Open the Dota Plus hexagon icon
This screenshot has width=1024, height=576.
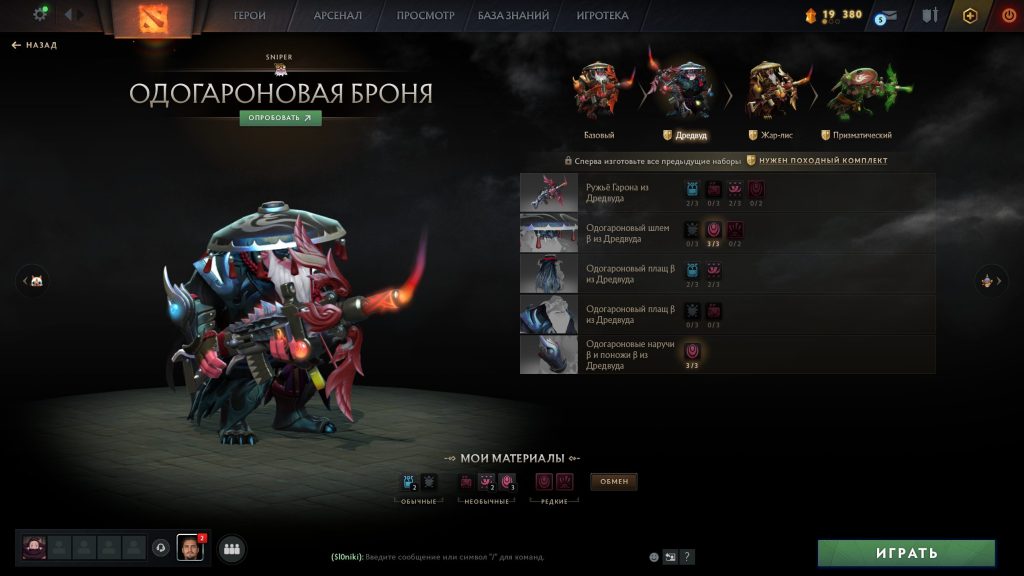coord(969,15)
